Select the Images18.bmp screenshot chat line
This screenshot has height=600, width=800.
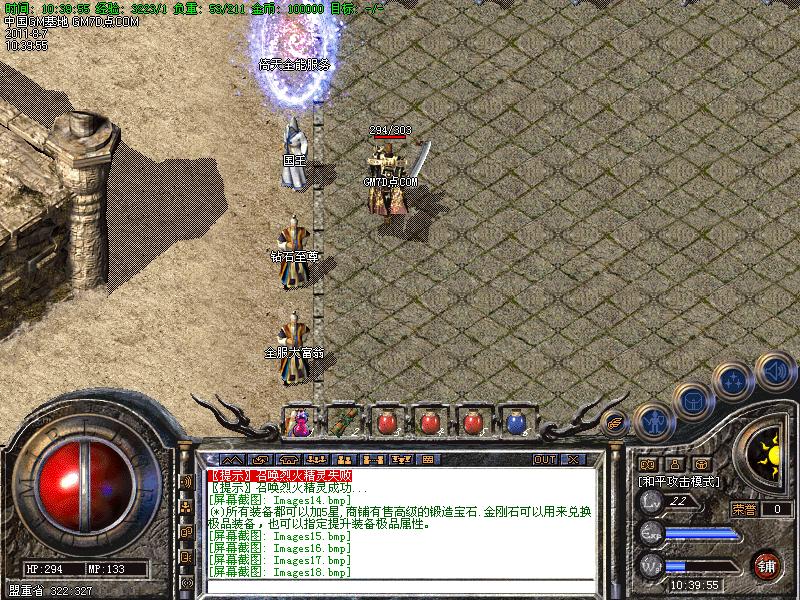pos(280,572)
